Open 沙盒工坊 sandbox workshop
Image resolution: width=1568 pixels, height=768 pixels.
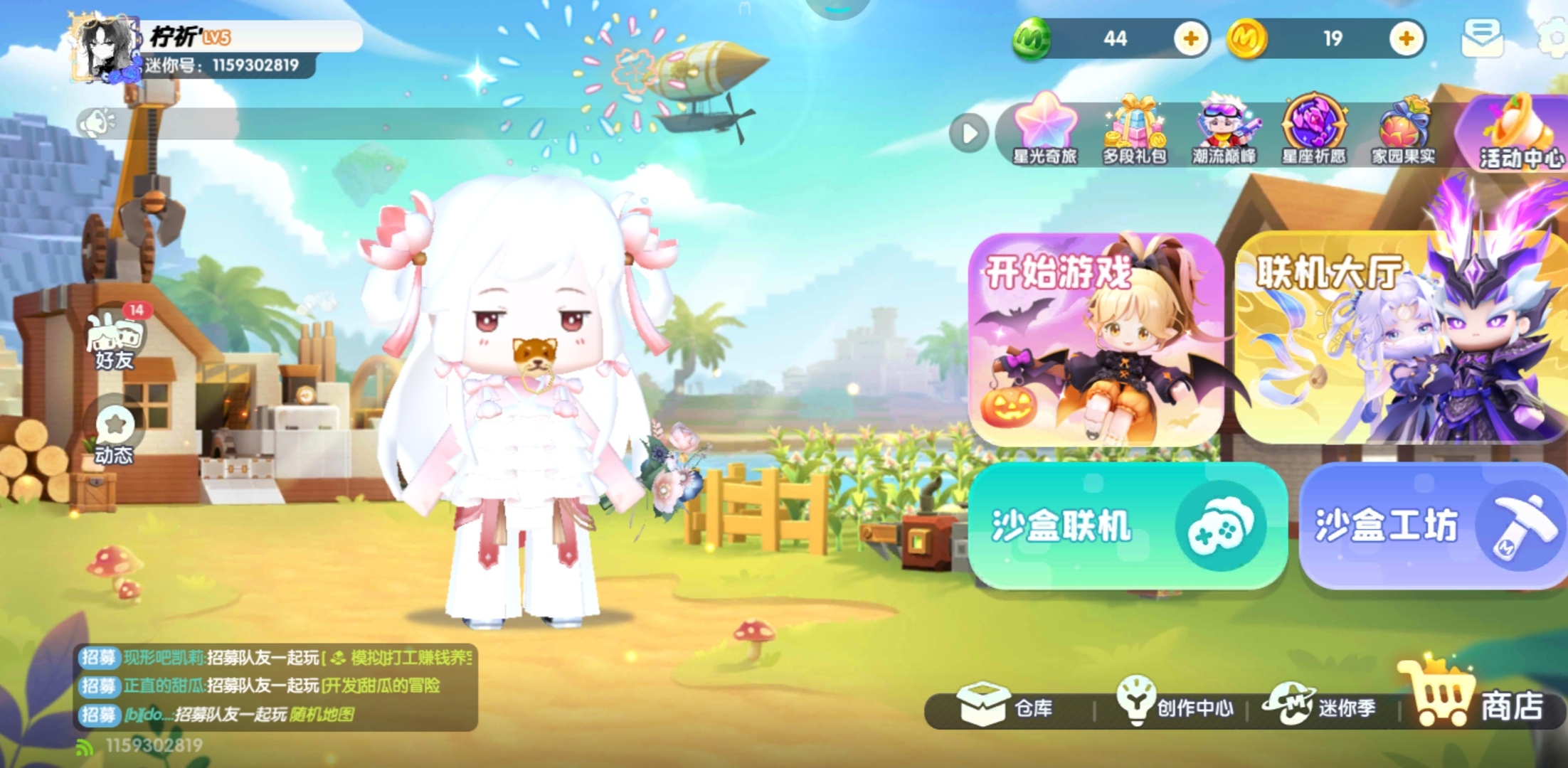[1433, 525]
